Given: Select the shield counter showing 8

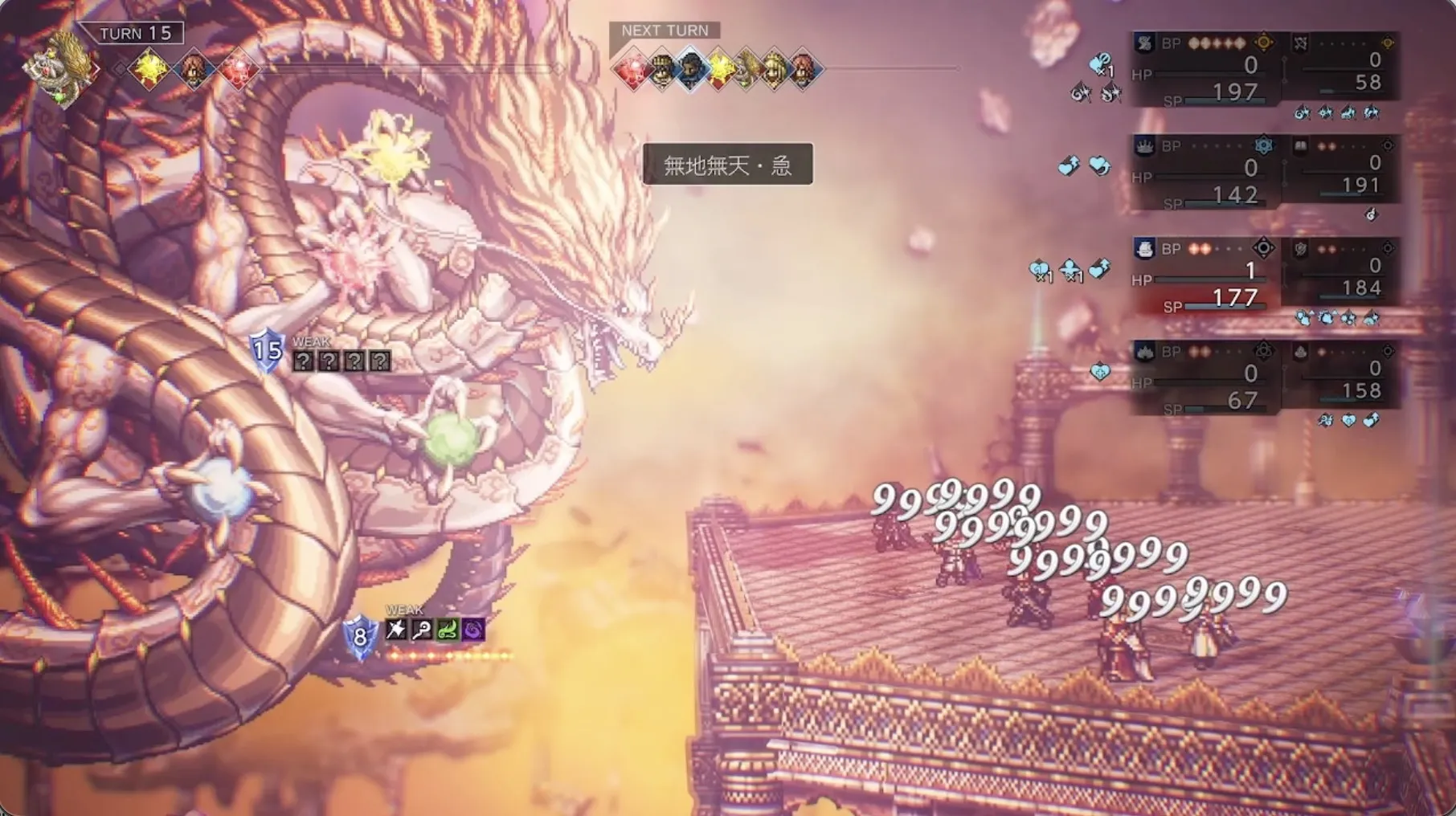Looking at the screenshot, I should pyautogui.click(x=360, y=638).
